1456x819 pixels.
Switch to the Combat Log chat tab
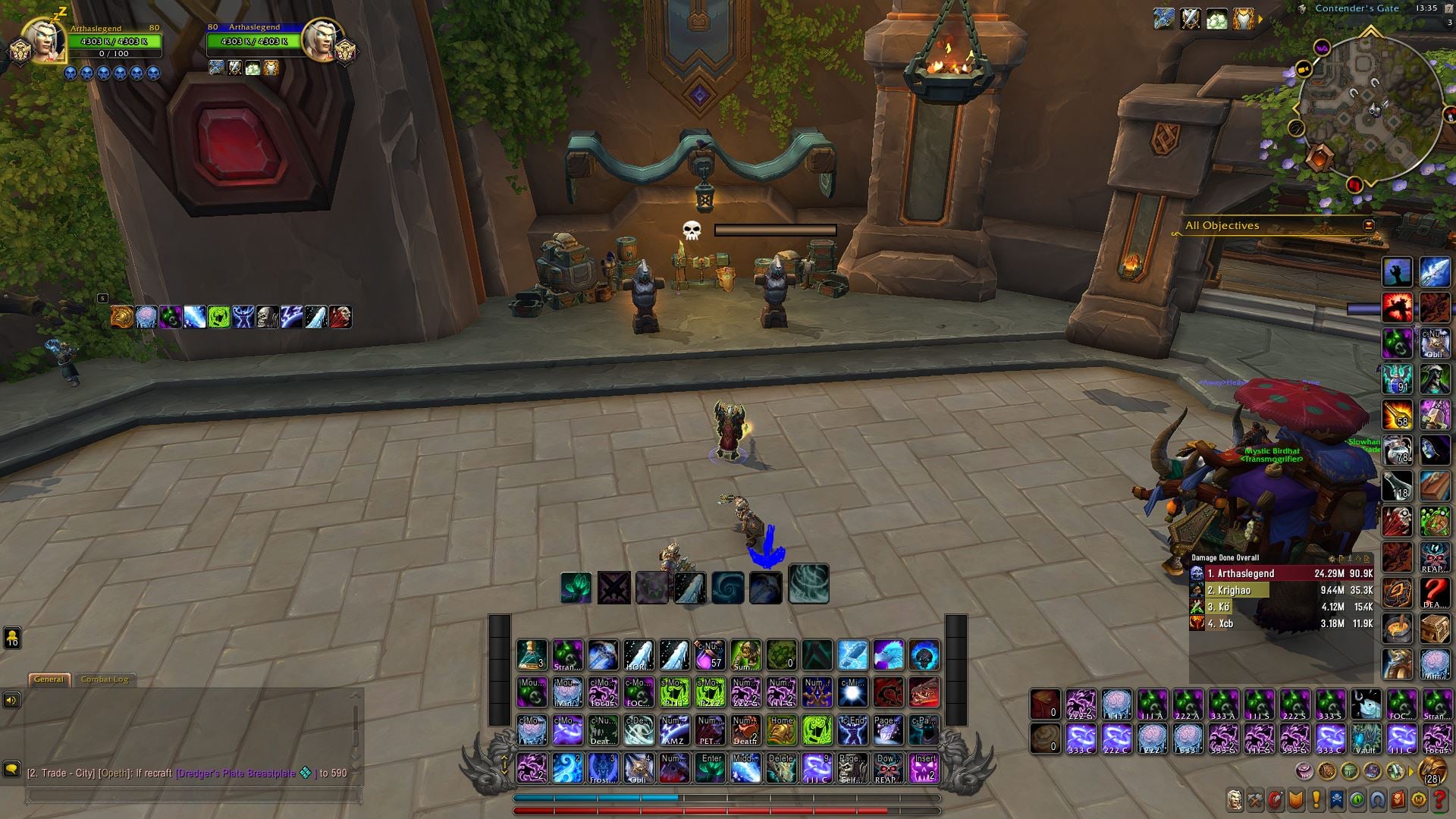(x=105, y=679)
